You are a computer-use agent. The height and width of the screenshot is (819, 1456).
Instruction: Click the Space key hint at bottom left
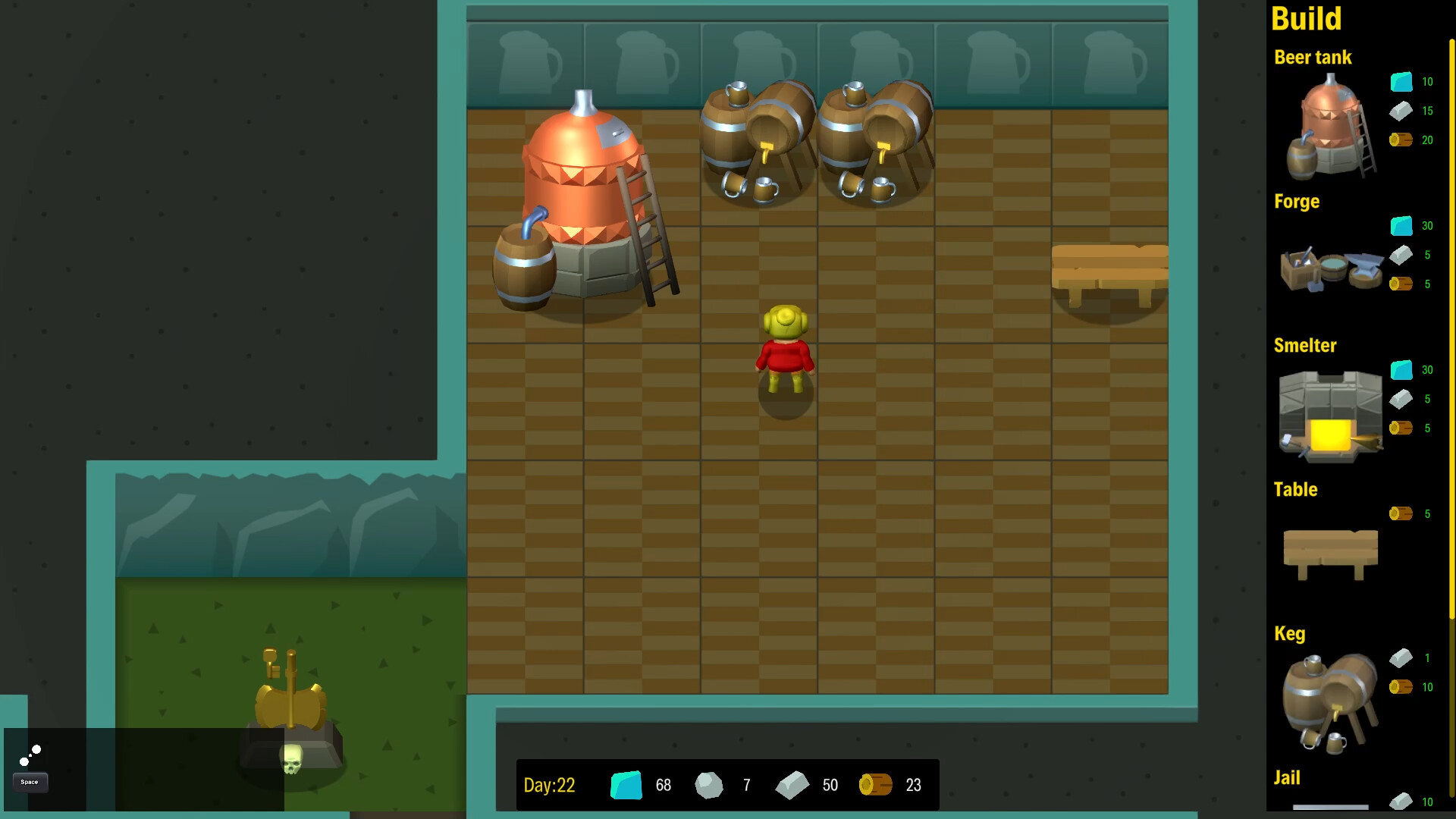pyautogui.click(x=29, y=782)
